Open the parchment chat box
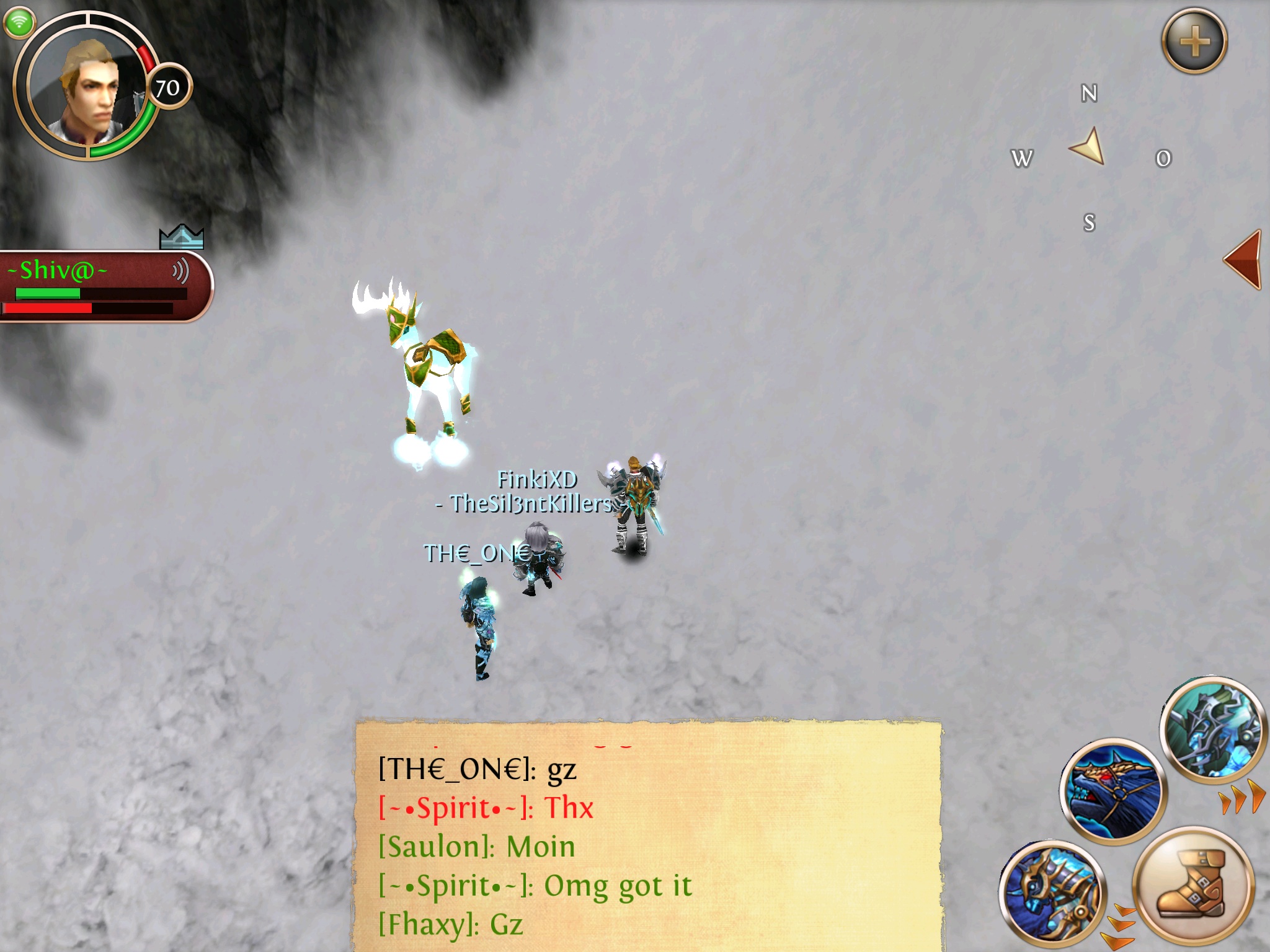1270x952 pixels. tap(648, 837)
